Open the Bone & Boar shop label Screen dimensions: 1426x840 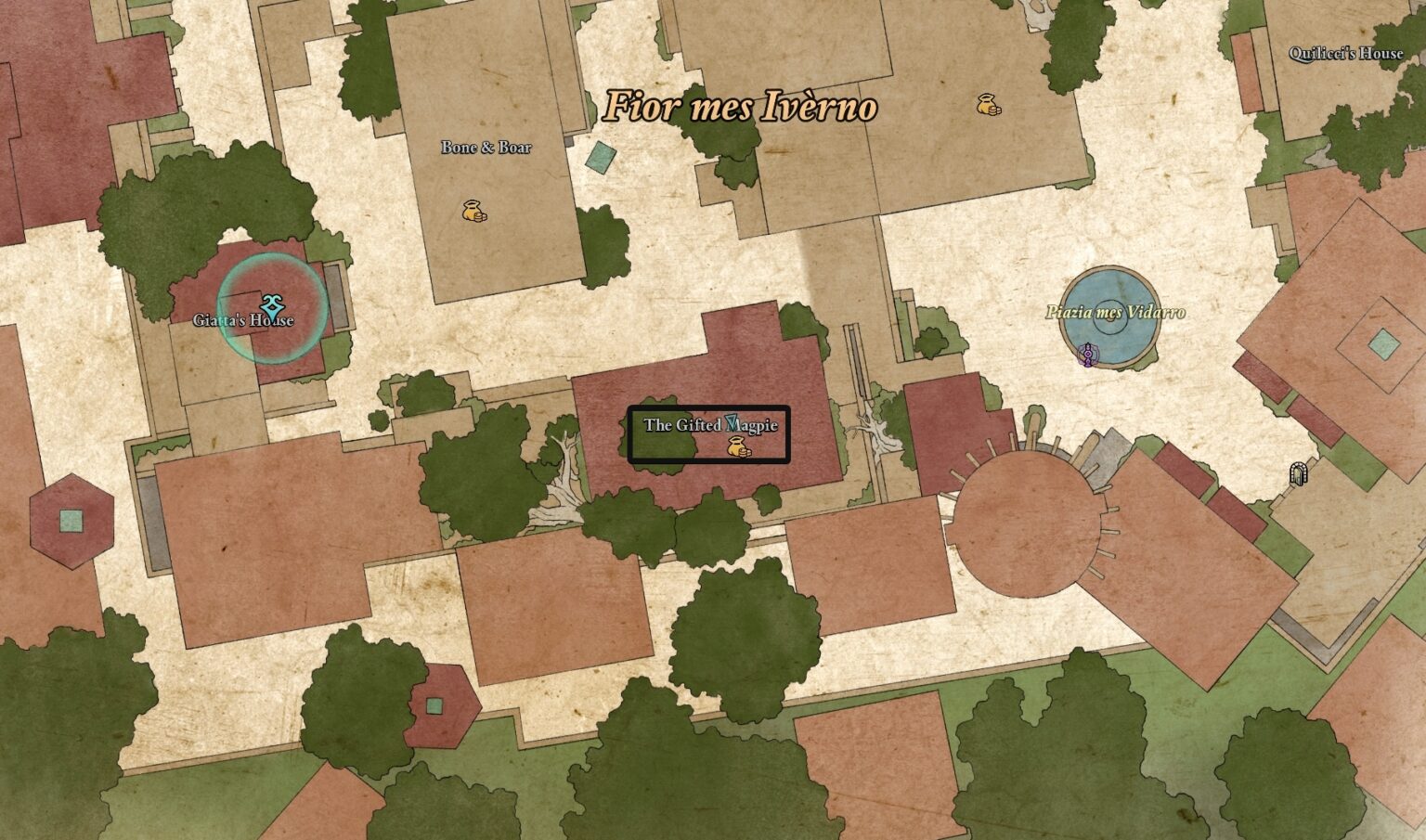(x=487, y=146)
